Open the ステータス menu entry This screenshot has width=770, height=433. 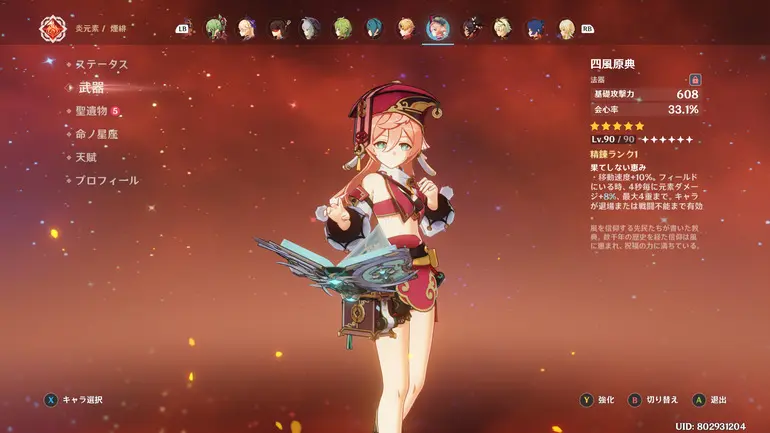coord(102,64)
